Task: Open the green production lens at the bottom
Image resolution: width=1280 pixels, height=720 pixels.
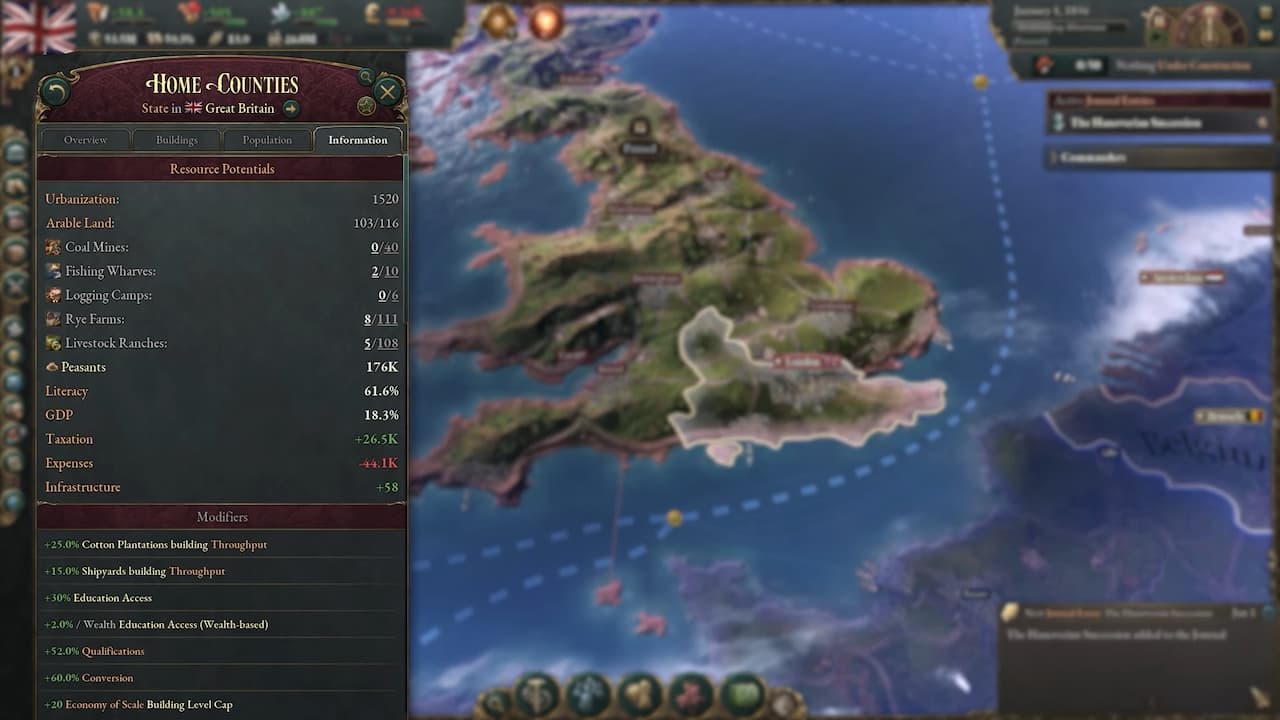Action: point(742,701)
